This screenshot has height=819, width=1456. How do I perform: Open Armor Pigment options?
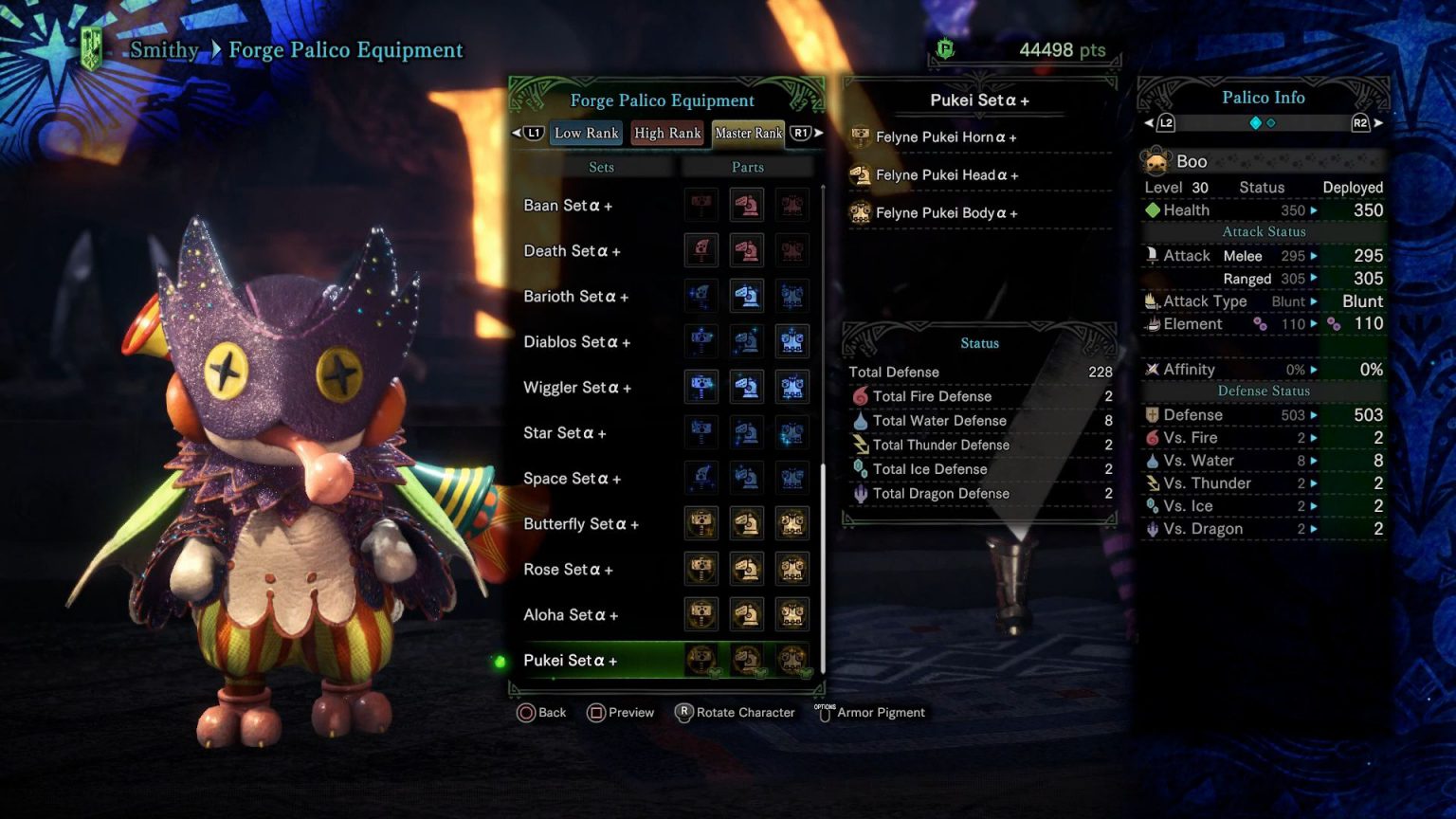[x=871, y=712]
